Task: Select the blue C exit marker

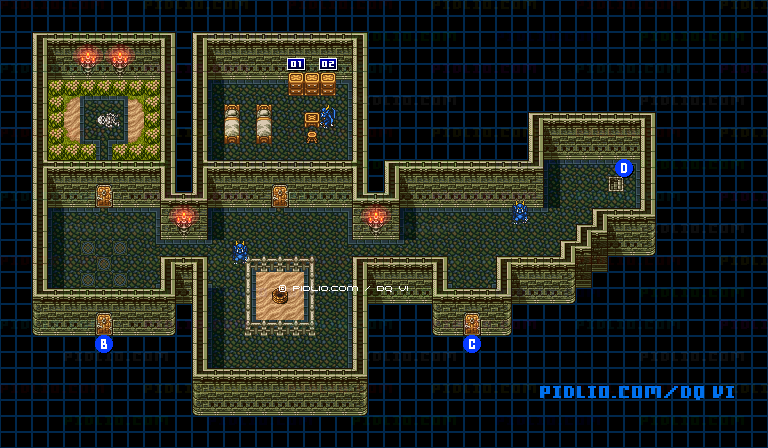Action: point(472,344)
